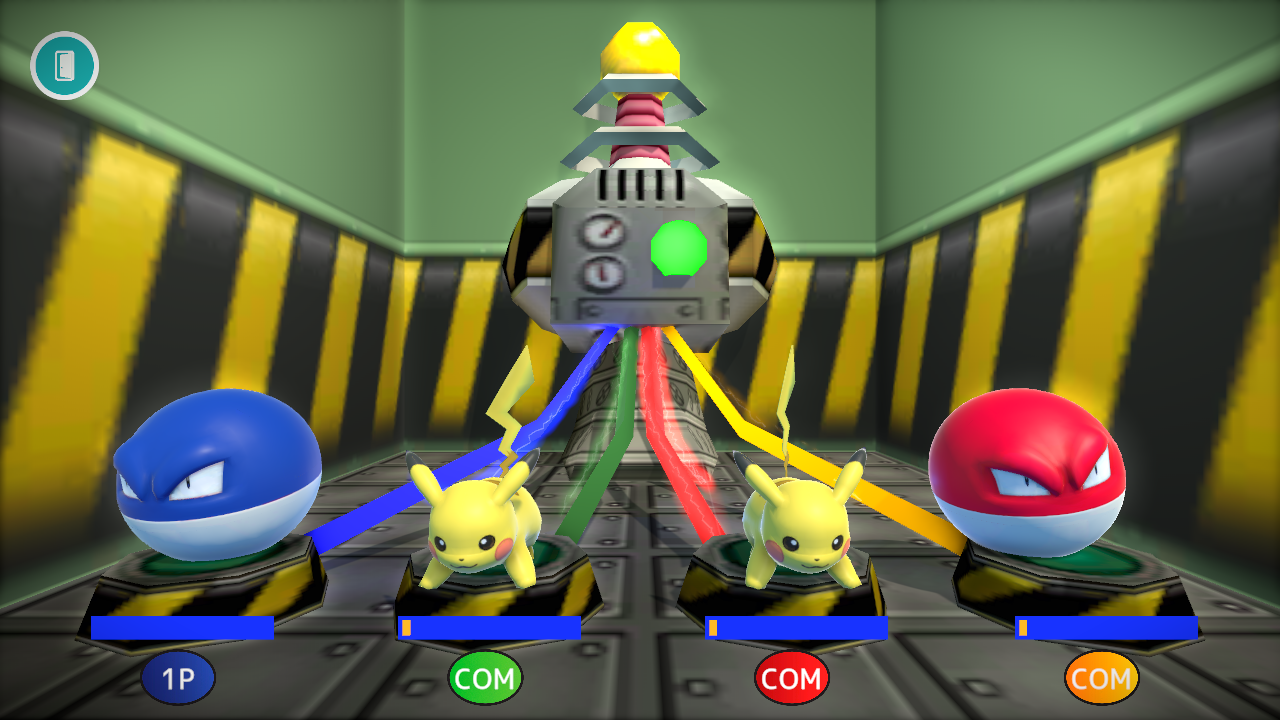The width and height of the screenshot is (1280, 720).
Task: Click the yellow bulb atop the machine
Action: coord(640,48)
